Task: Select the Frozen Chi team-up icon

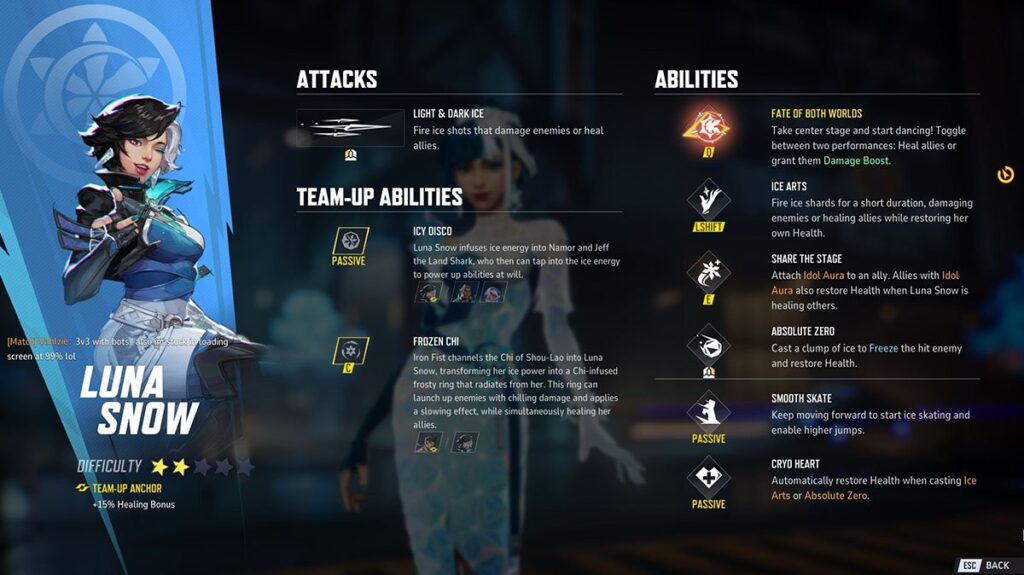Action: [349, 351]
